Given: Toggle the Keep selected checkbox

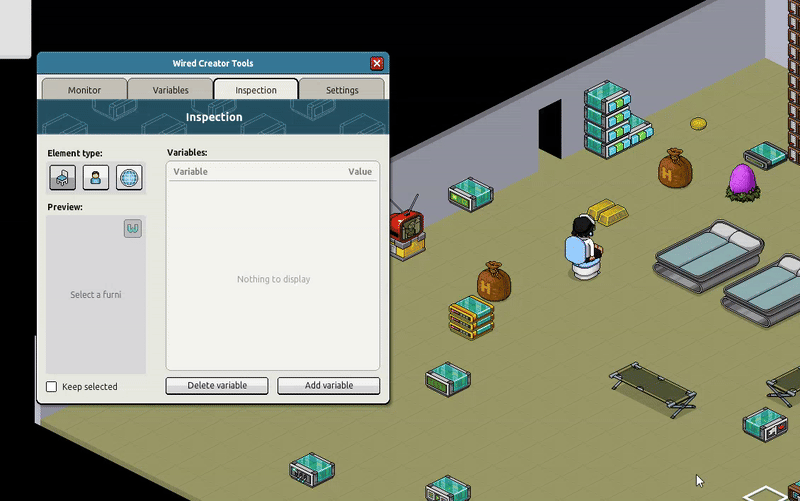Looking at the screenshot, I should (x=52, y=387).
